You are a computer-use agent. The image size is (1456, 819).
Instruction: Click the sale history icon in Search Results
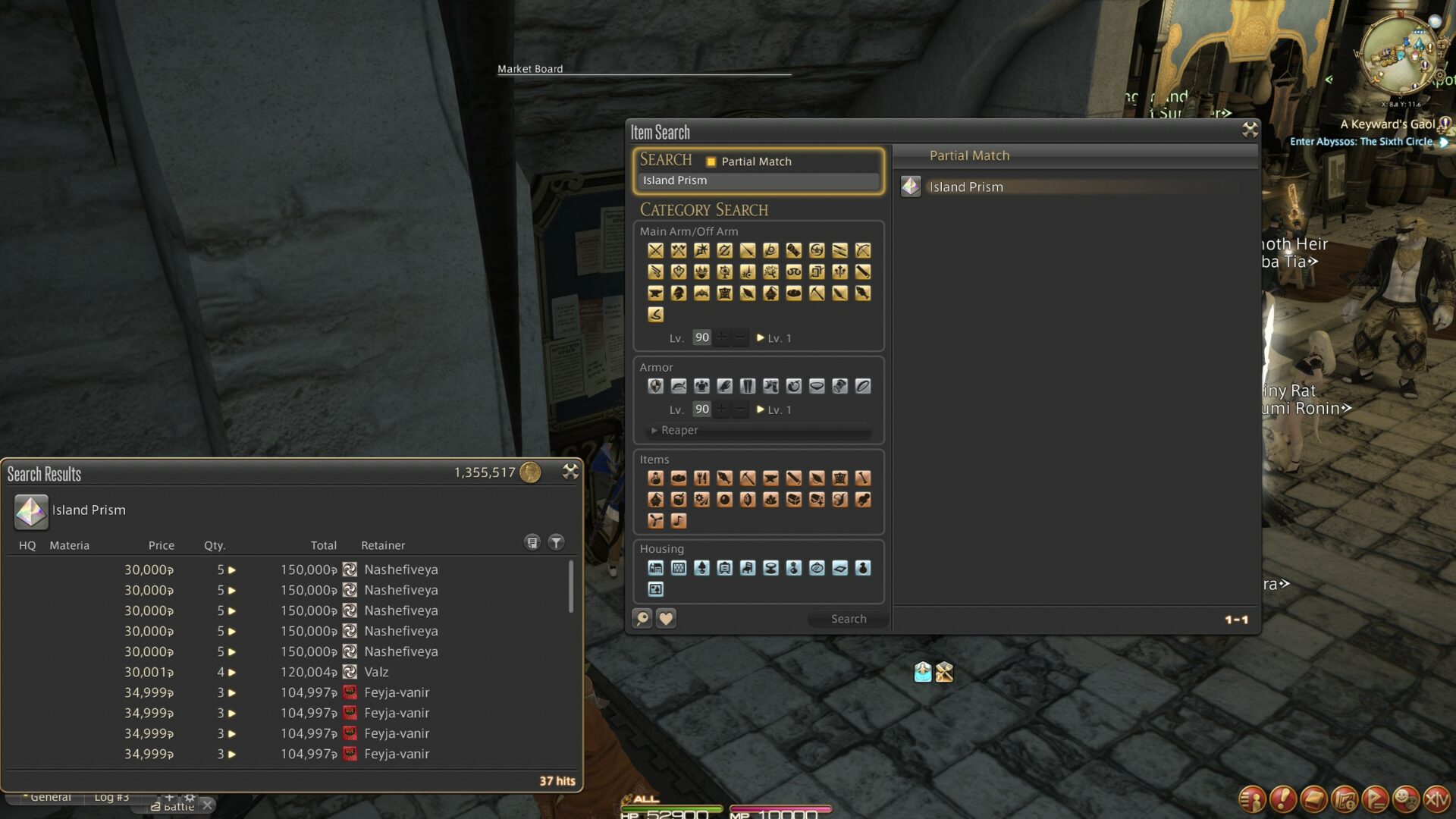click(532, 542)
